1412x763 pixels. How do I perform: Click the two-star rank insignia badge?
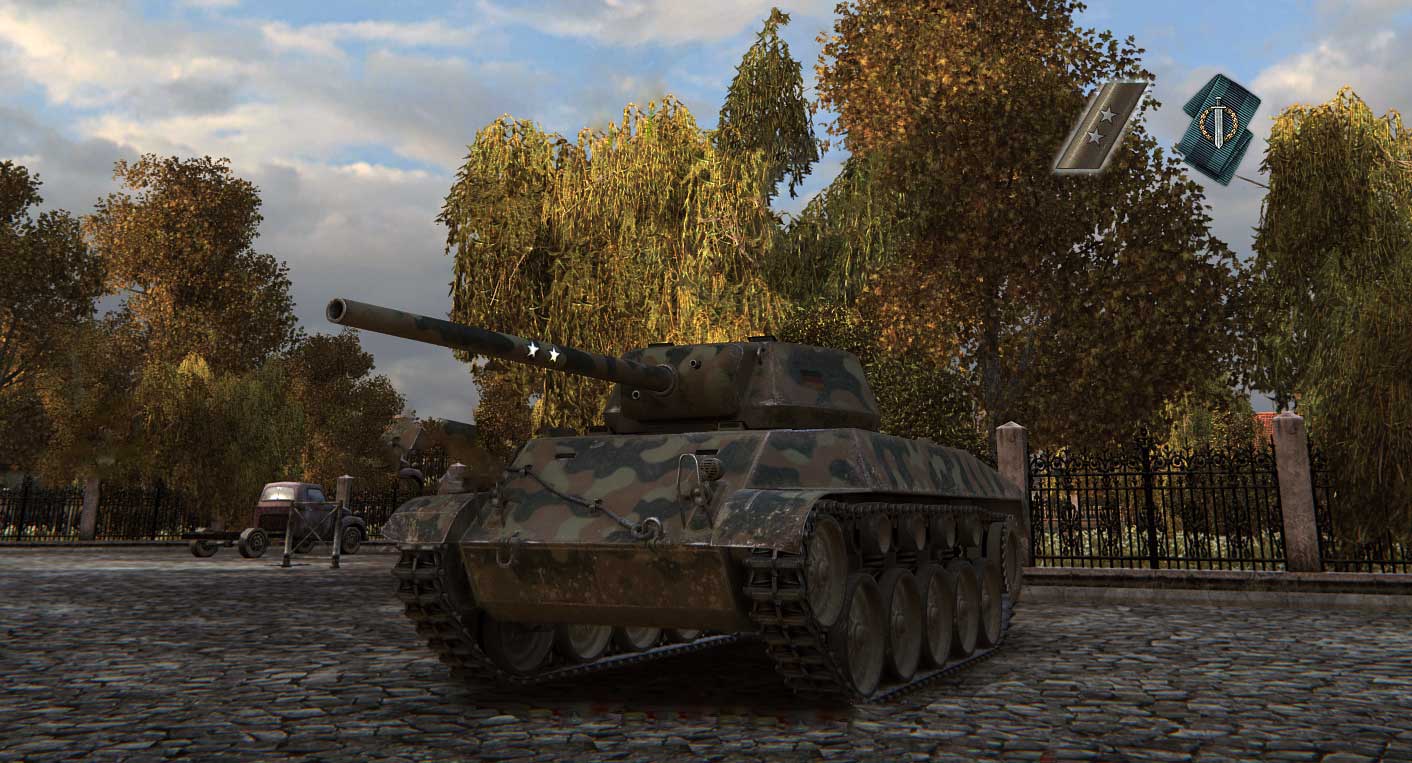click(1099, 127)
